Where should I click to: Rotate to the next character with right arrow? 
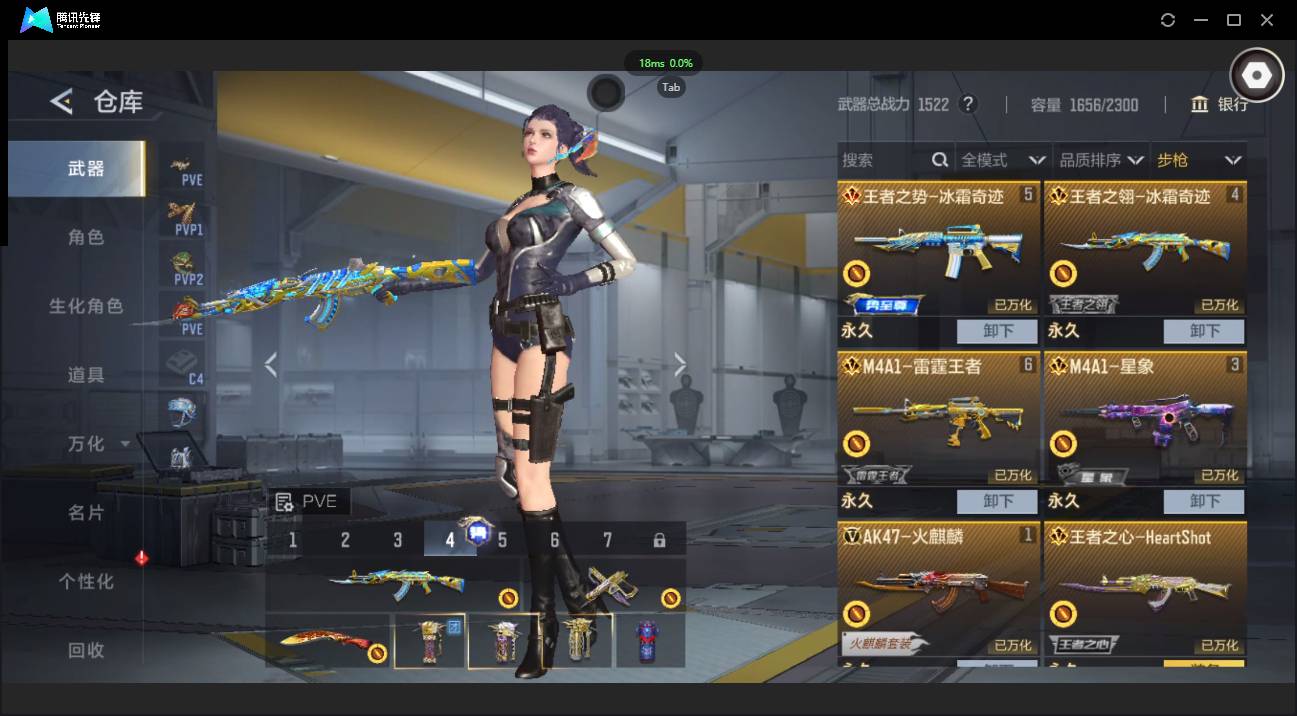pos(680,365)
